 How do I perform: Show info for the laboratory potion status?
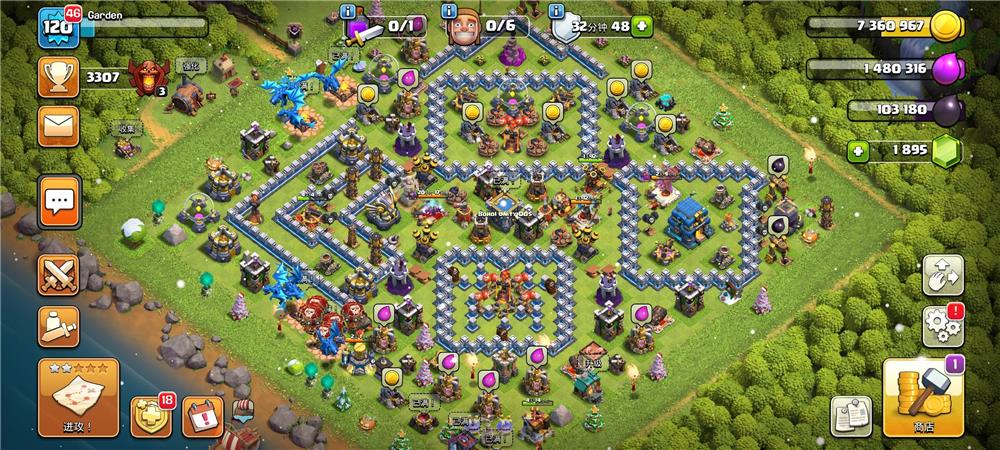point(348,11)
